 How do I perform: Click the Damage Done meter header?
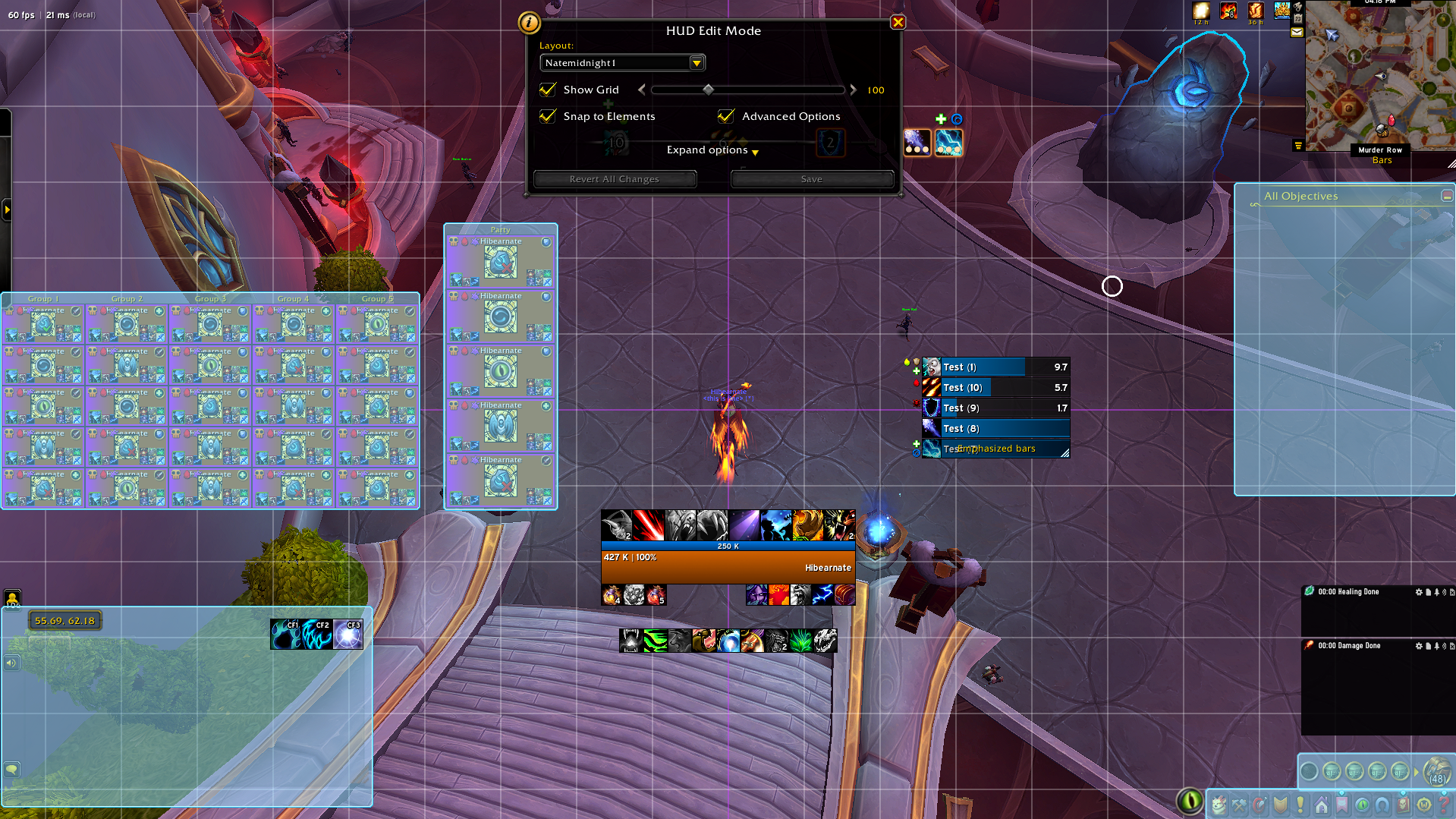point(1349,646)
